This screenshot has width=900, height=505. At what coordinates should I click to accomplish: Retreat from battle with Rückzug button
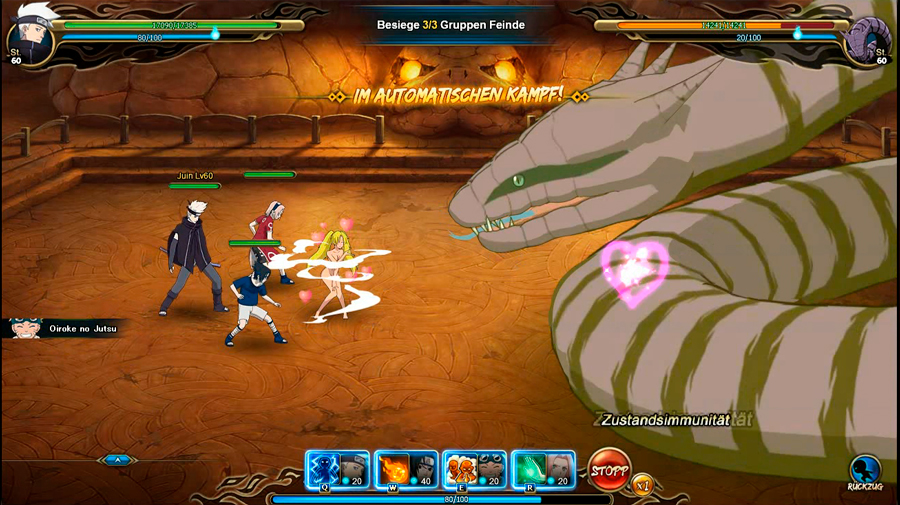(x=865, y=471)
